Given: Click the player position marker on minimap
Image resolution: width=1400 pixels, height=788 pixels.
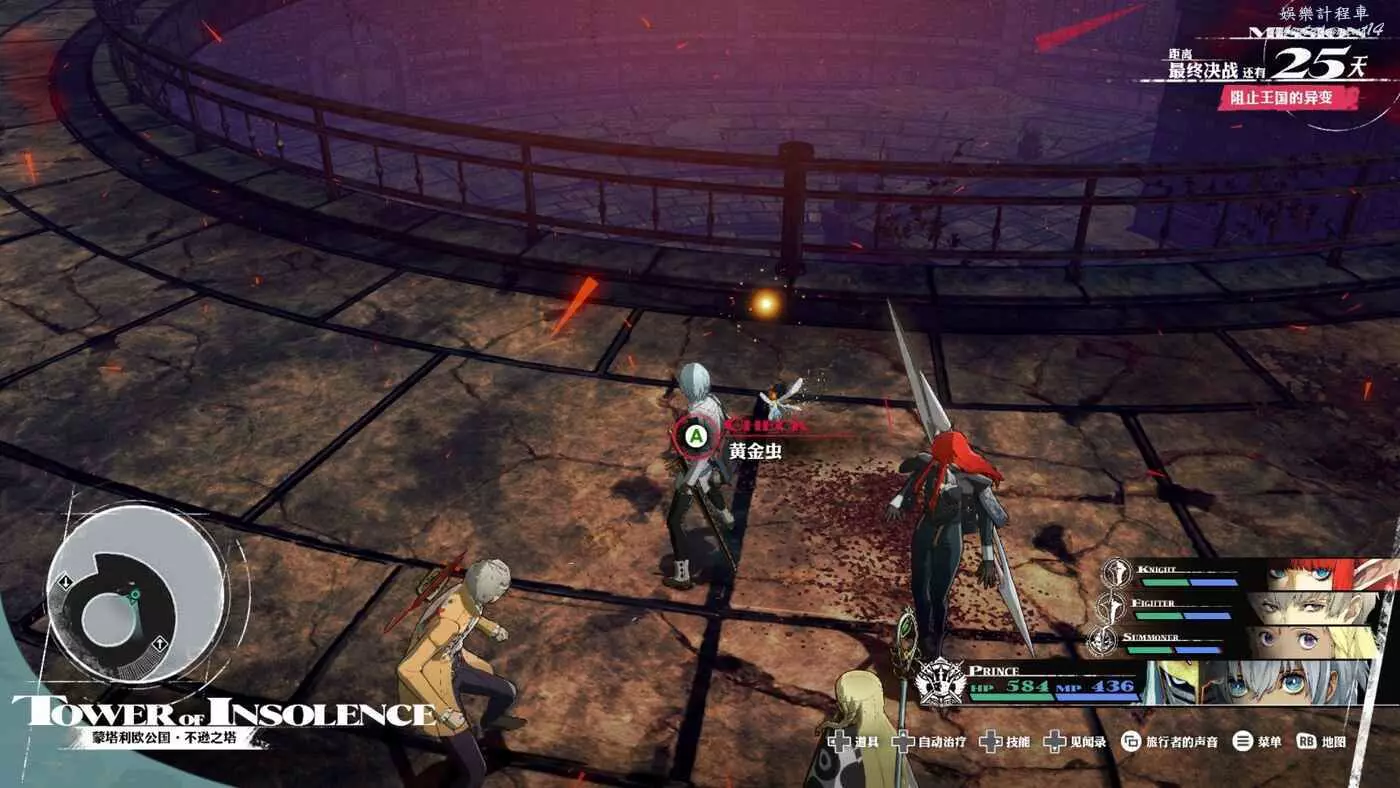Looking at the screenshot, I should 133,596.
